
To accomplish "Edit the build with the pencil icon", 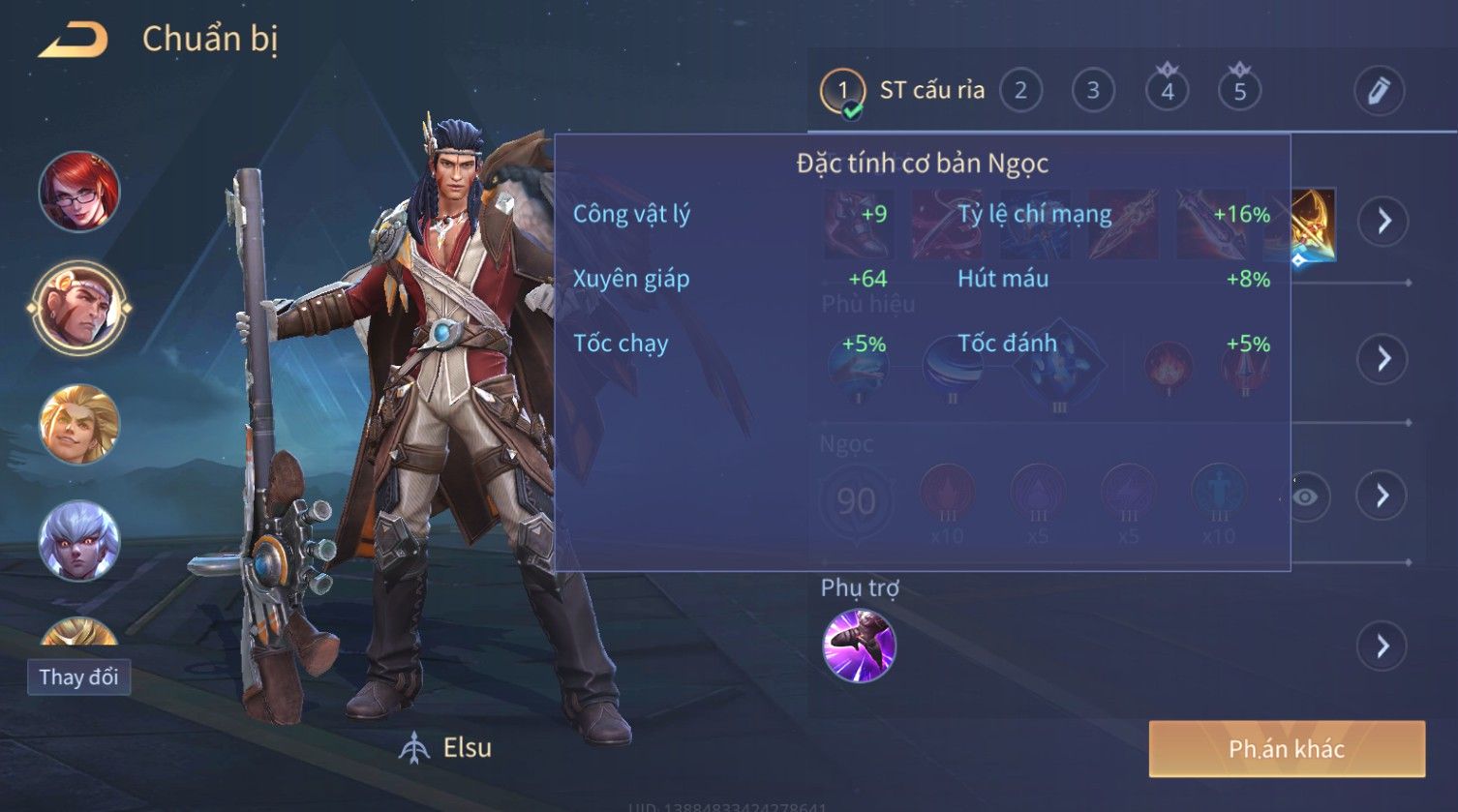I will tap(1379, 91).
